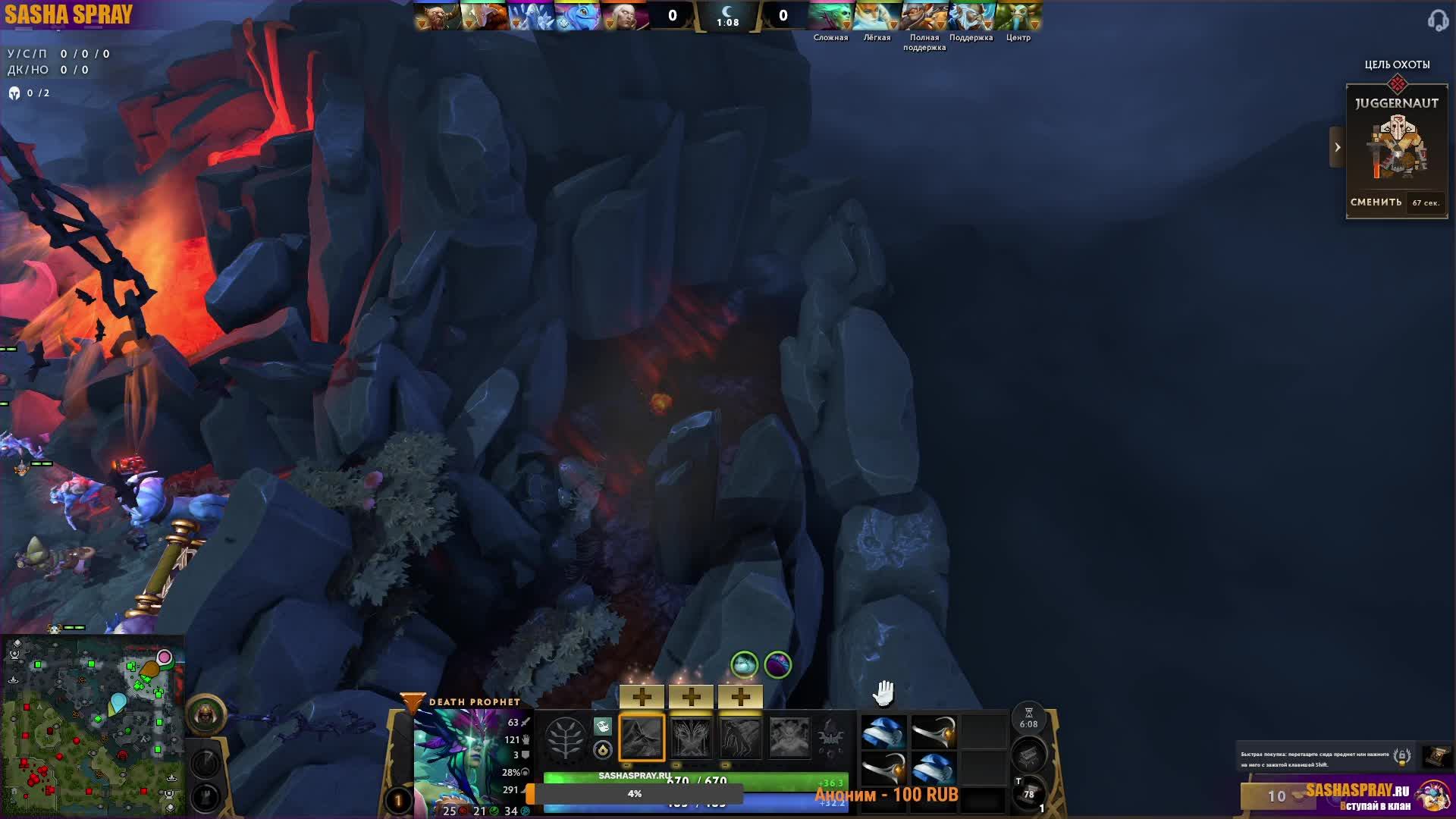Collapse the hunt target panel arrow
The image size is (1456, 819).
click(x=1337, y=147)
